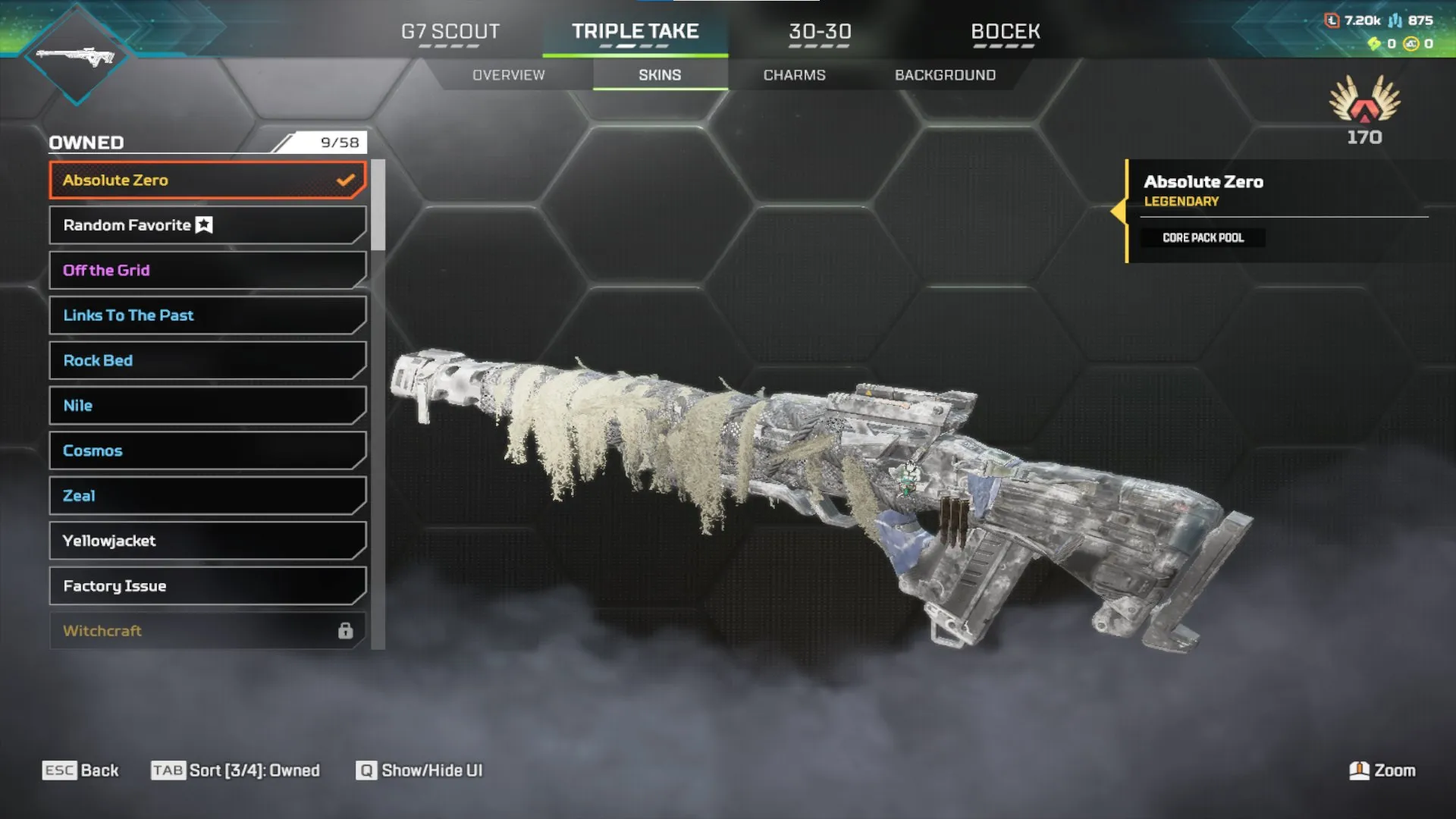Click the Crafting Metals icon showing 875
The width and height of the screenshot is (1456, 819).
point(1395,20)
